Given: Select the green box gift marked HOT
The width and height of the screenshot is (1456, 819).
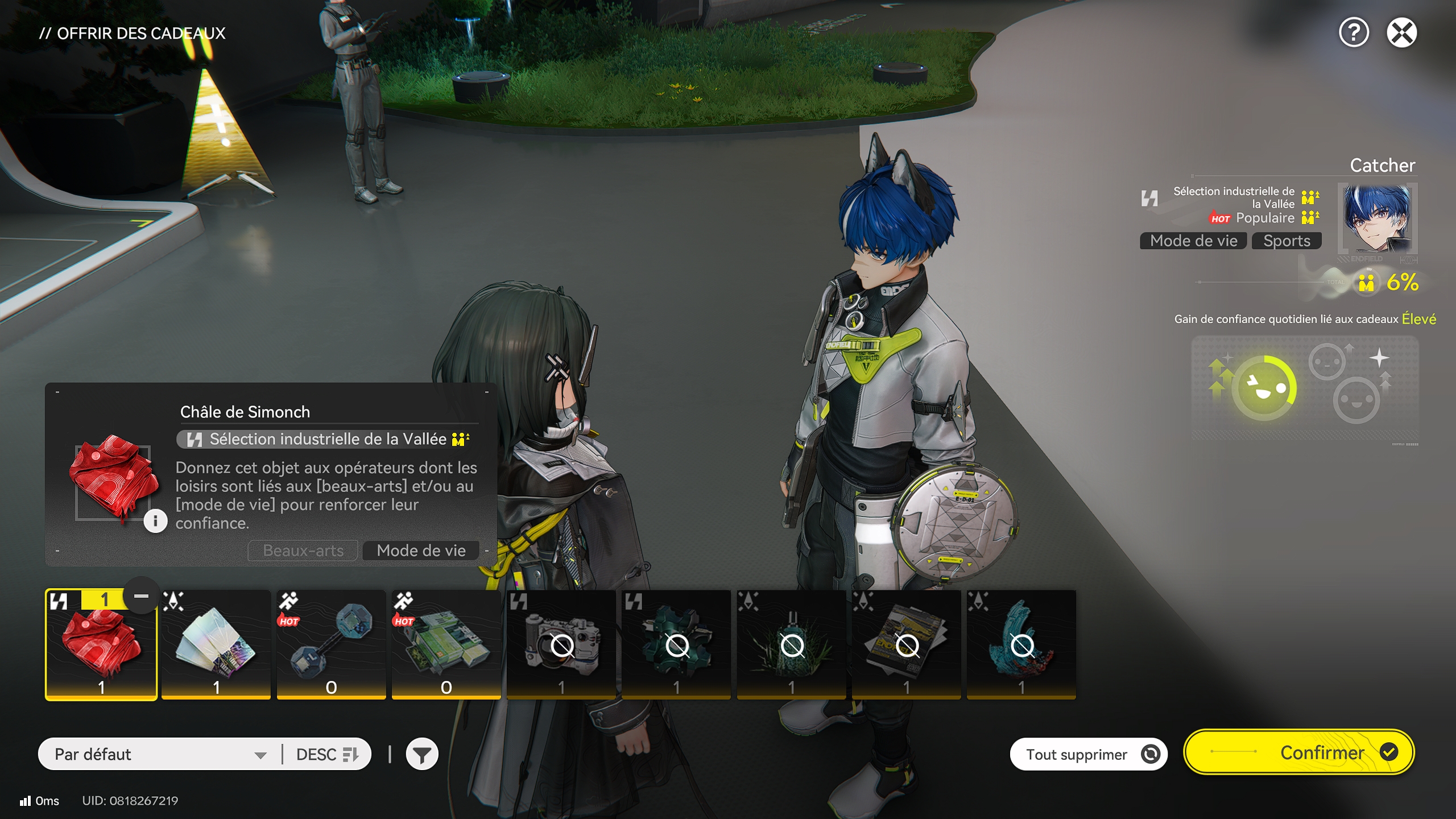Looking at the screenshot, I should click(x=446, y=643).
